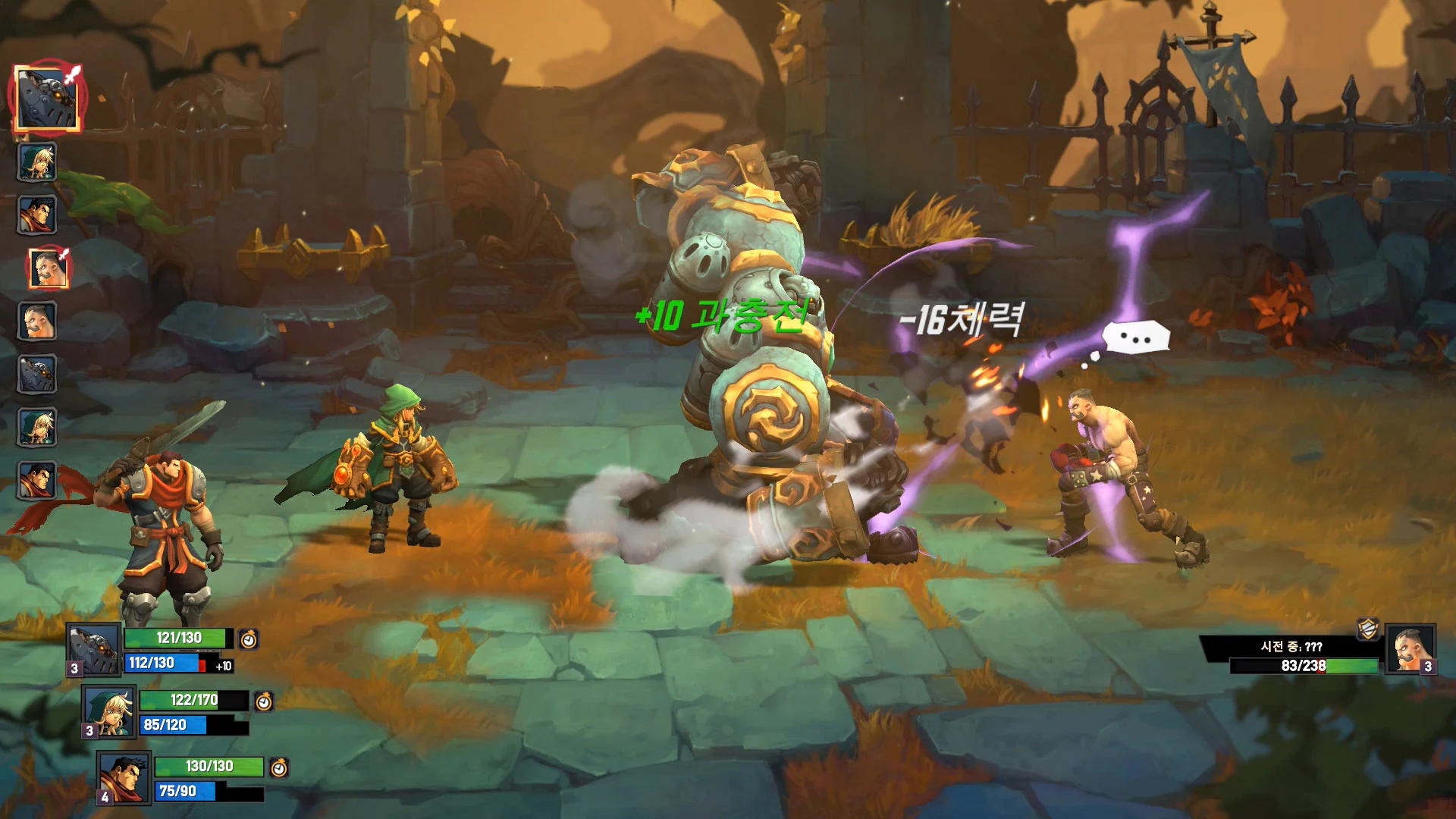Select the highlighted golem portrait in the turn order

46,99
